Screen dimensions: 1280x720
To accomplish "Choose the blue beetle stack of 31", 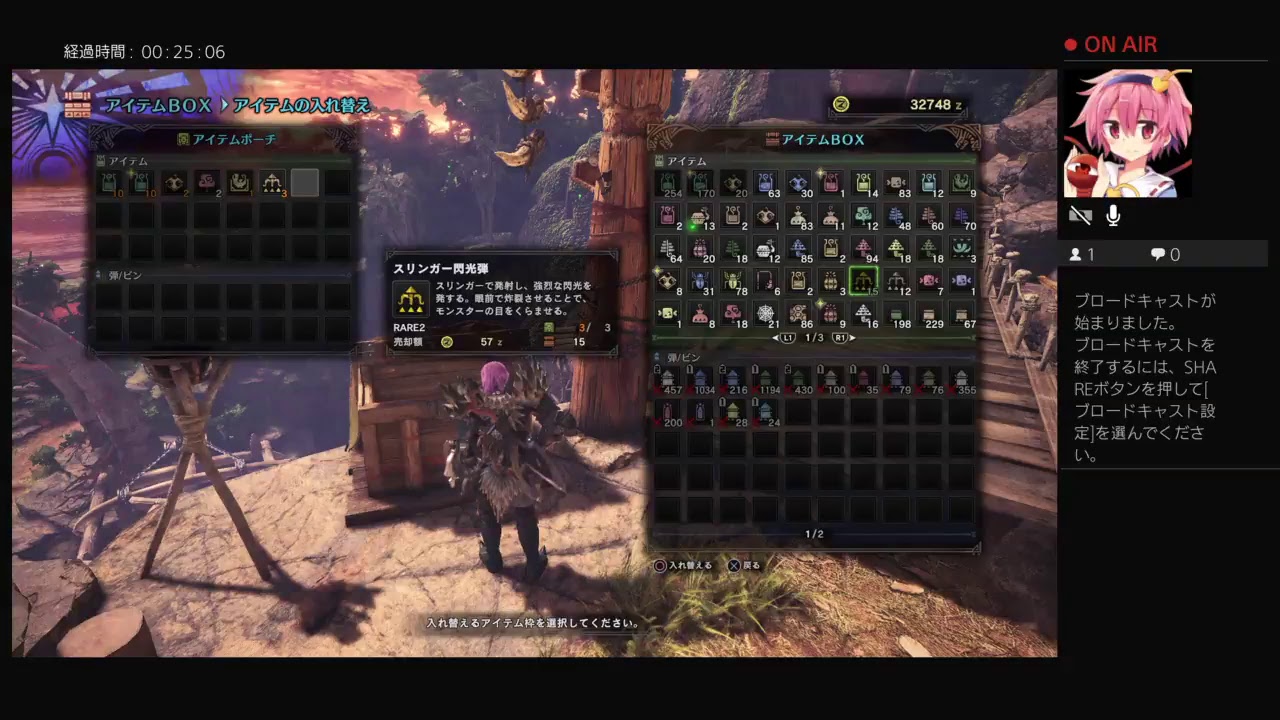I will click(x=701, y=281).
